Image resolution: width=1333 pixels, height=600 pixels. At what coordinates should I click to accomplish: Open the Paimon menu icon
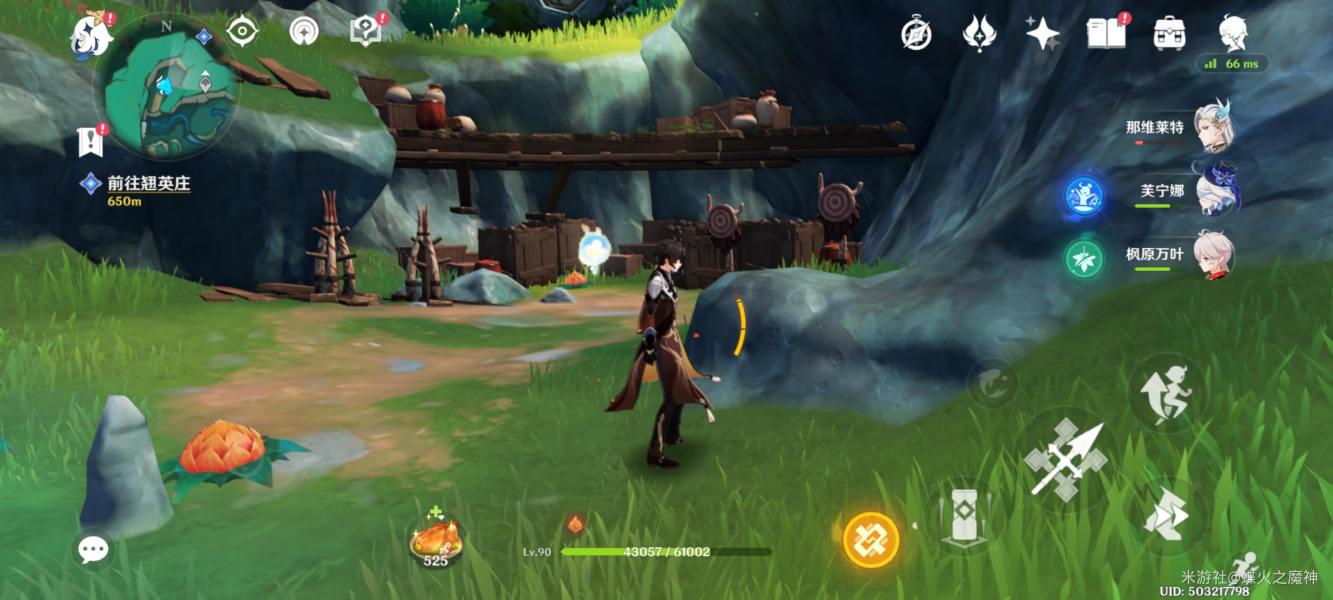click(92, 36)
